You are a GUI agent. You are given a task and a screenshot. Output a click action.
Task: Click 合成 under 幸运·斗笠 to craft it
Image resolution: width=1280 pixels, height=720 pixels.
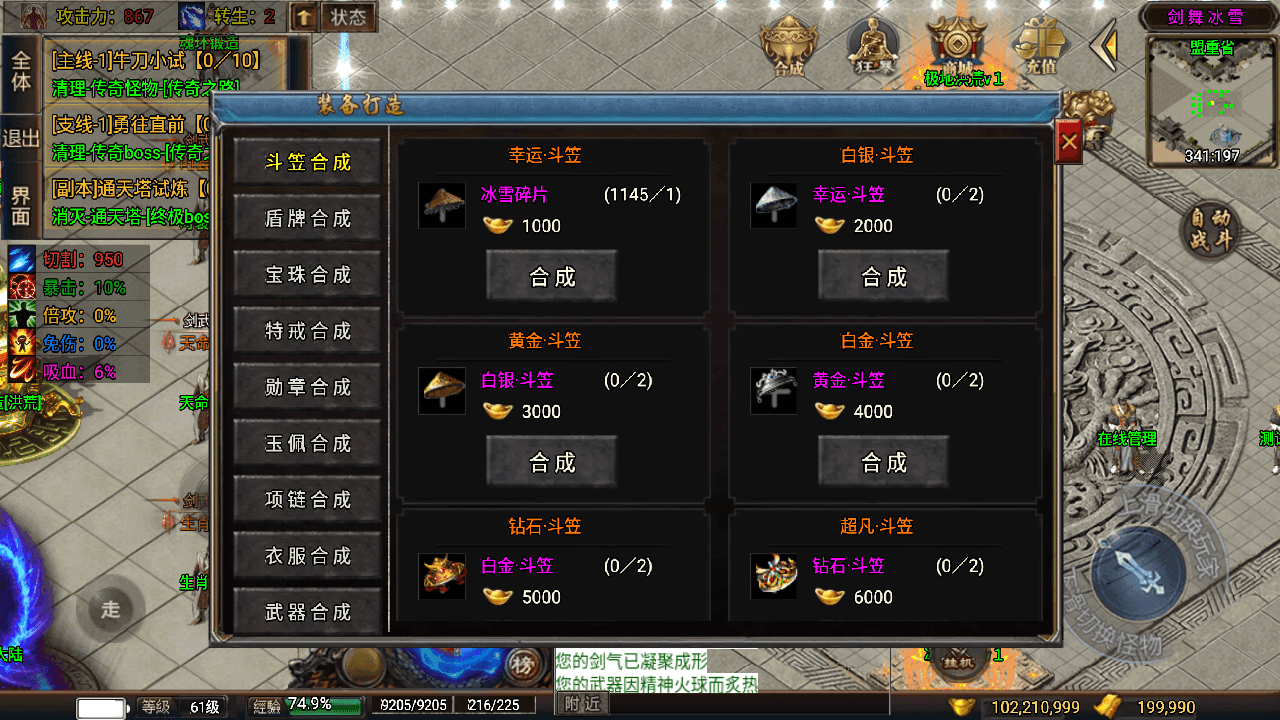pyautogui.click(x=552, y=276)
